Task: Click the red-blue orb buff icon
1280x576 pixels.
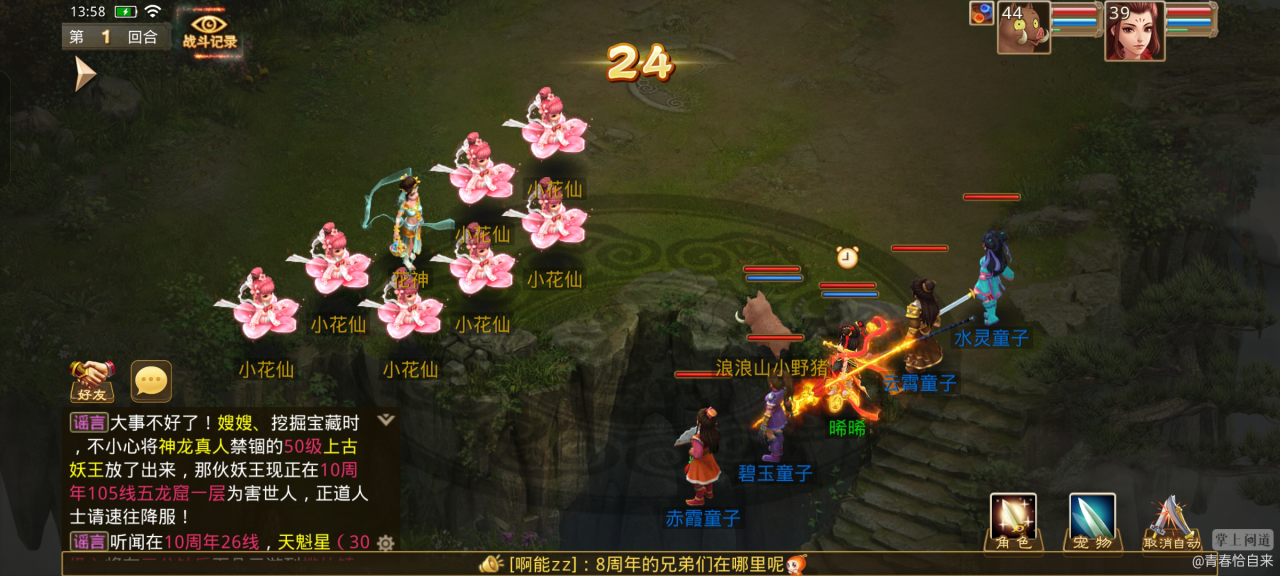Action: pyautogui.click(x=981, y=13)
